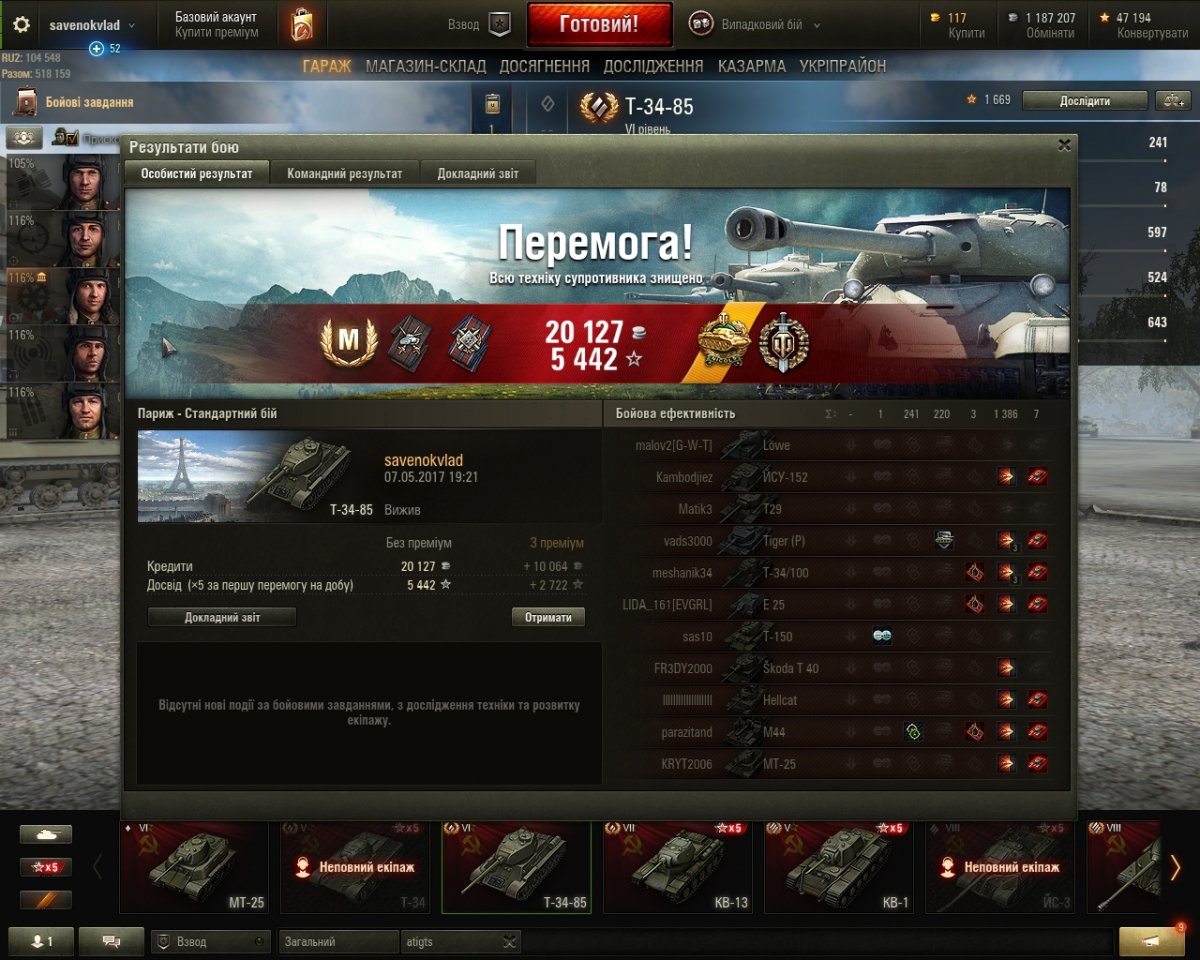Choose the КВ-1 tank in the carousel
The image size is (1200, 960).
843,867
